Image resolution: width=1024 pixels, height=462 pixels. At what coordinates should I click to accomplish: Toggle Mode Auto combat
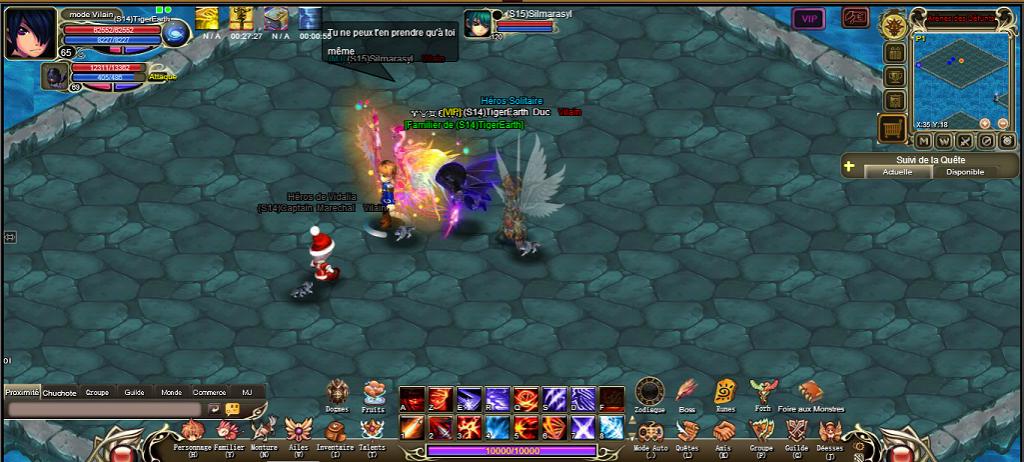tap(651, 431)
